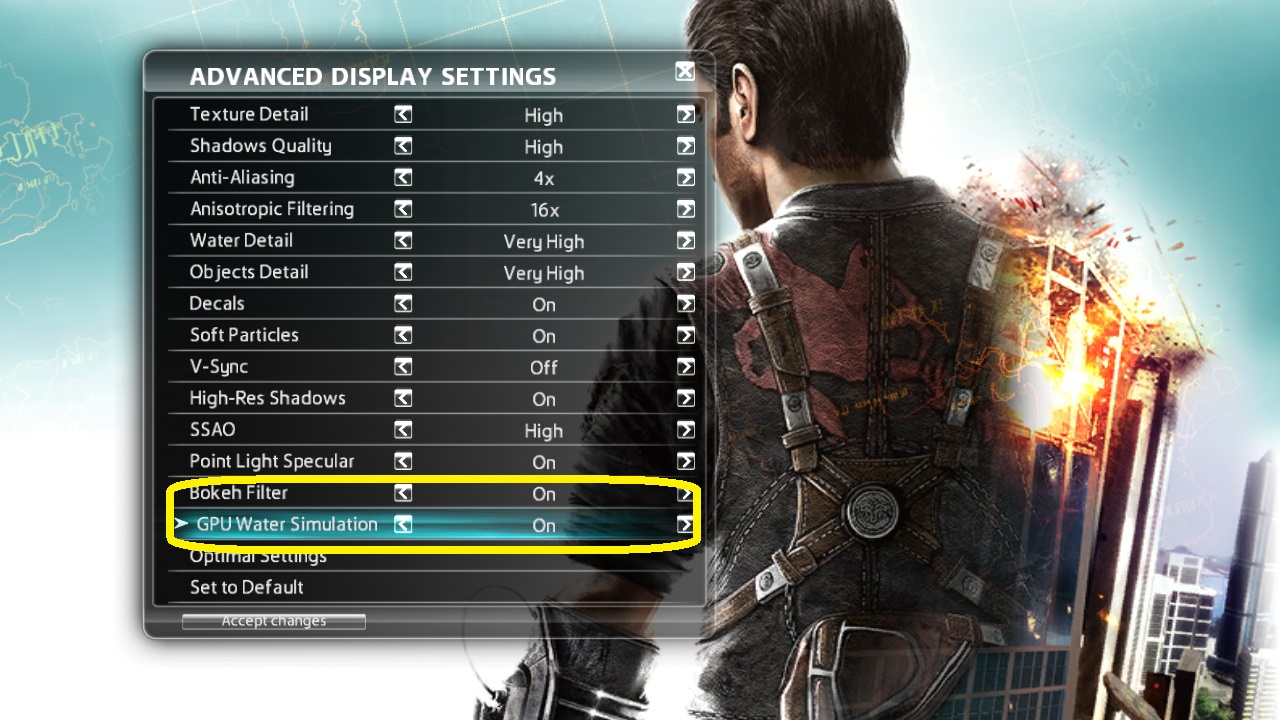Close the Advanced Display Settings window
Image resolution: width=1280 pixels, height=720 pixels.
tap(685, 71)
